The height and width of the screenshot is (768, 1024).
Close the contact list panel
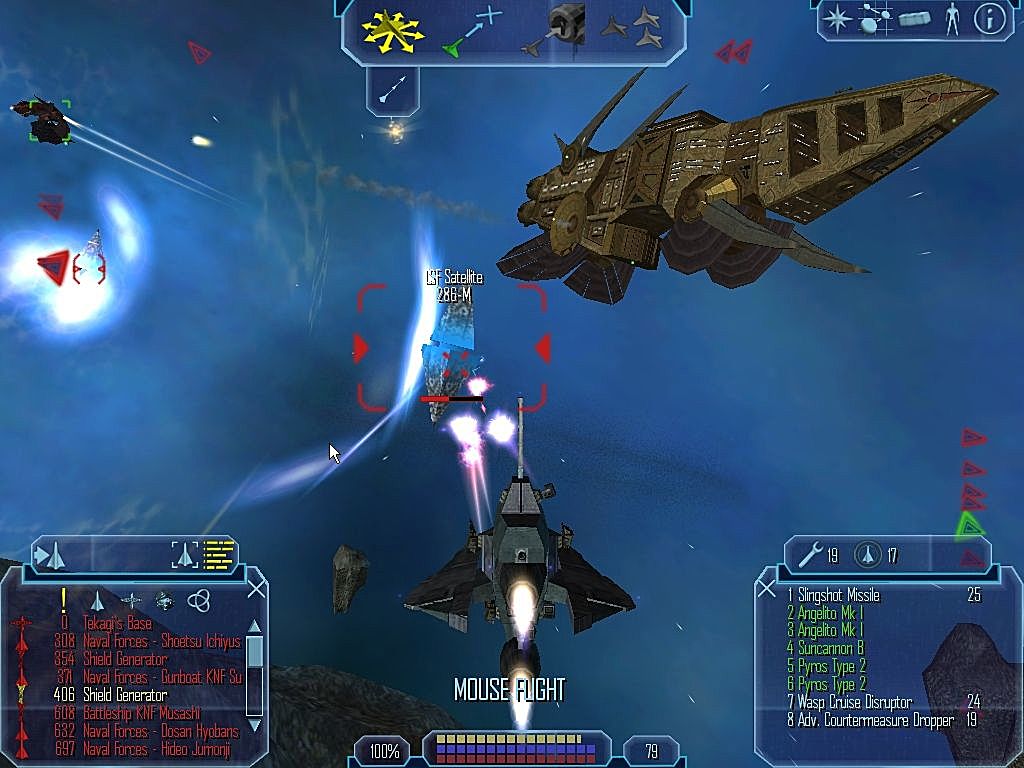point(256,589)
